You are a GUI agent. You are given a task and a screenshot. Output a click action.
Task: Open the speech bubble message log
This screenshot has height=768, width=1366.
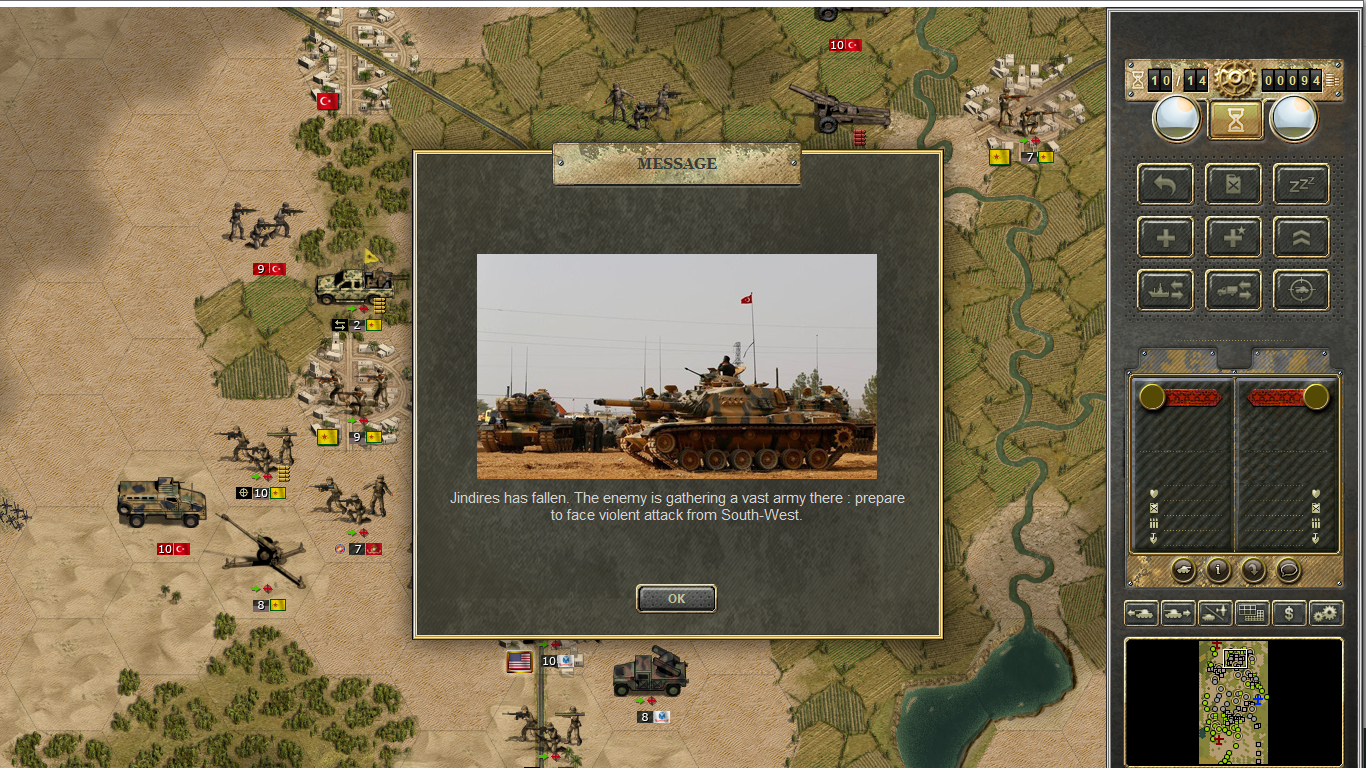pos(1289,570)
